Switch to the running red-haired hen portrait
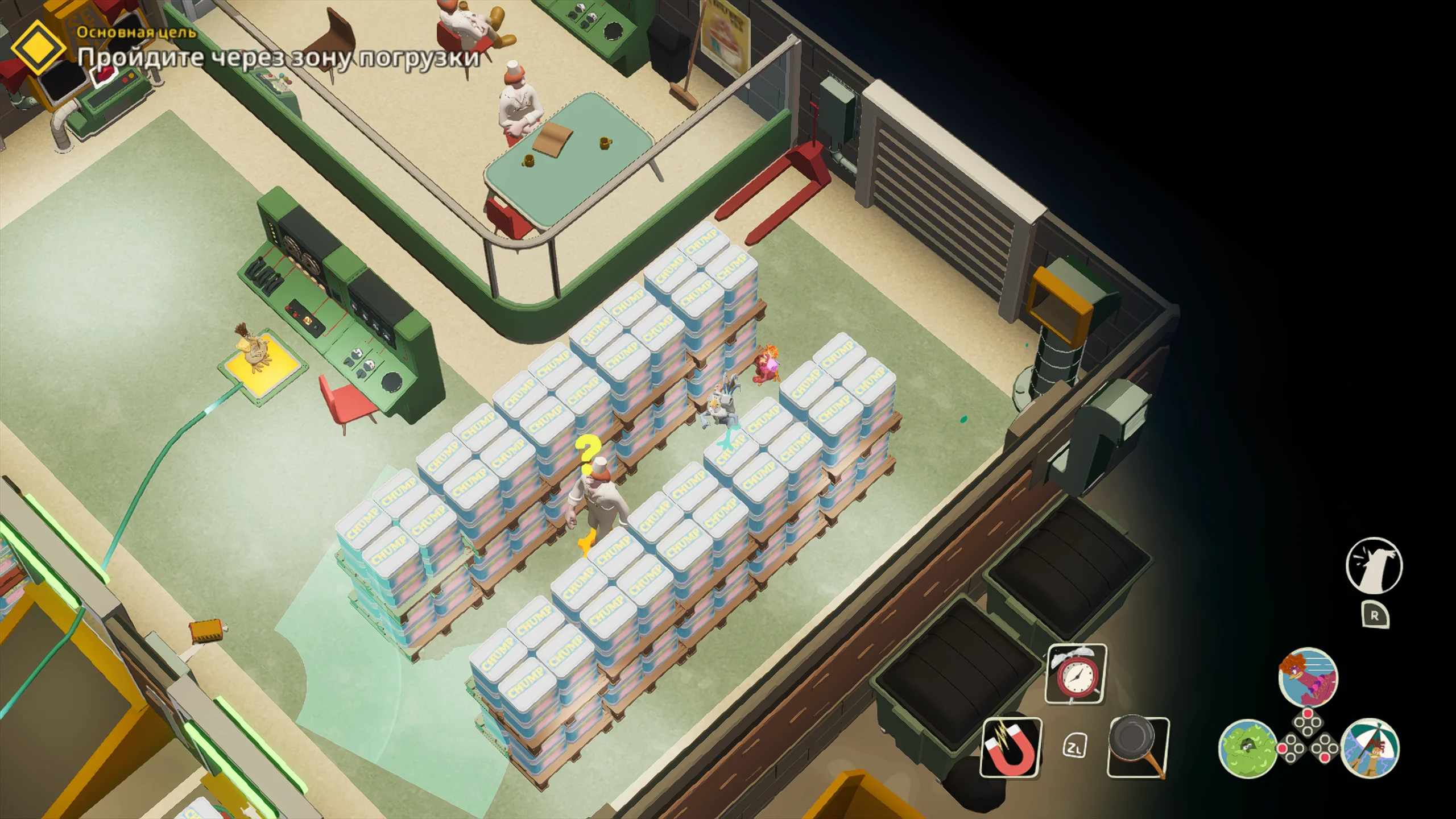This screenshot has height=819, width=1456. click(1308, 677)
